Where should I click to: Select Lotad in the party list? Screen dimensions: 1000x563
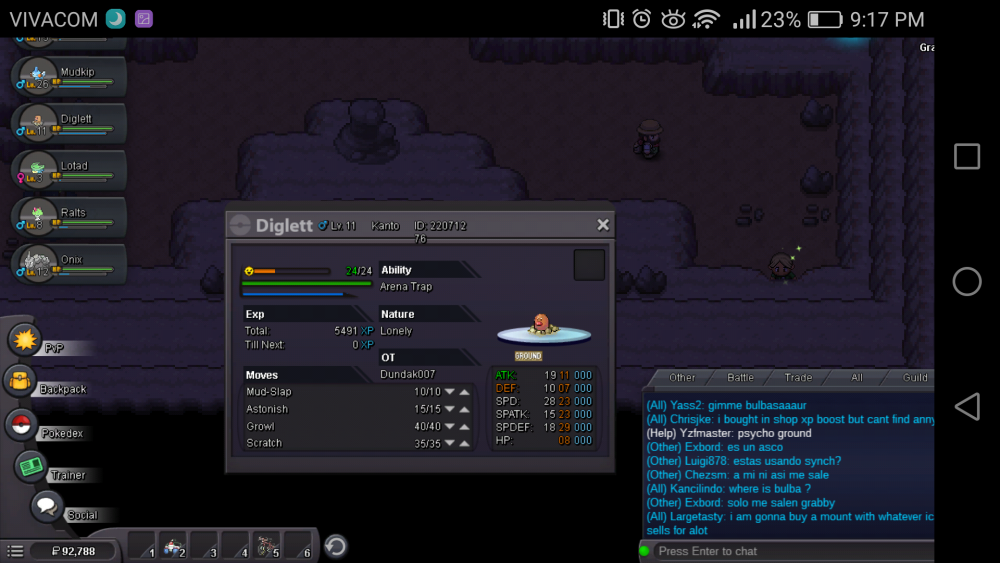[x=68, y=172]
